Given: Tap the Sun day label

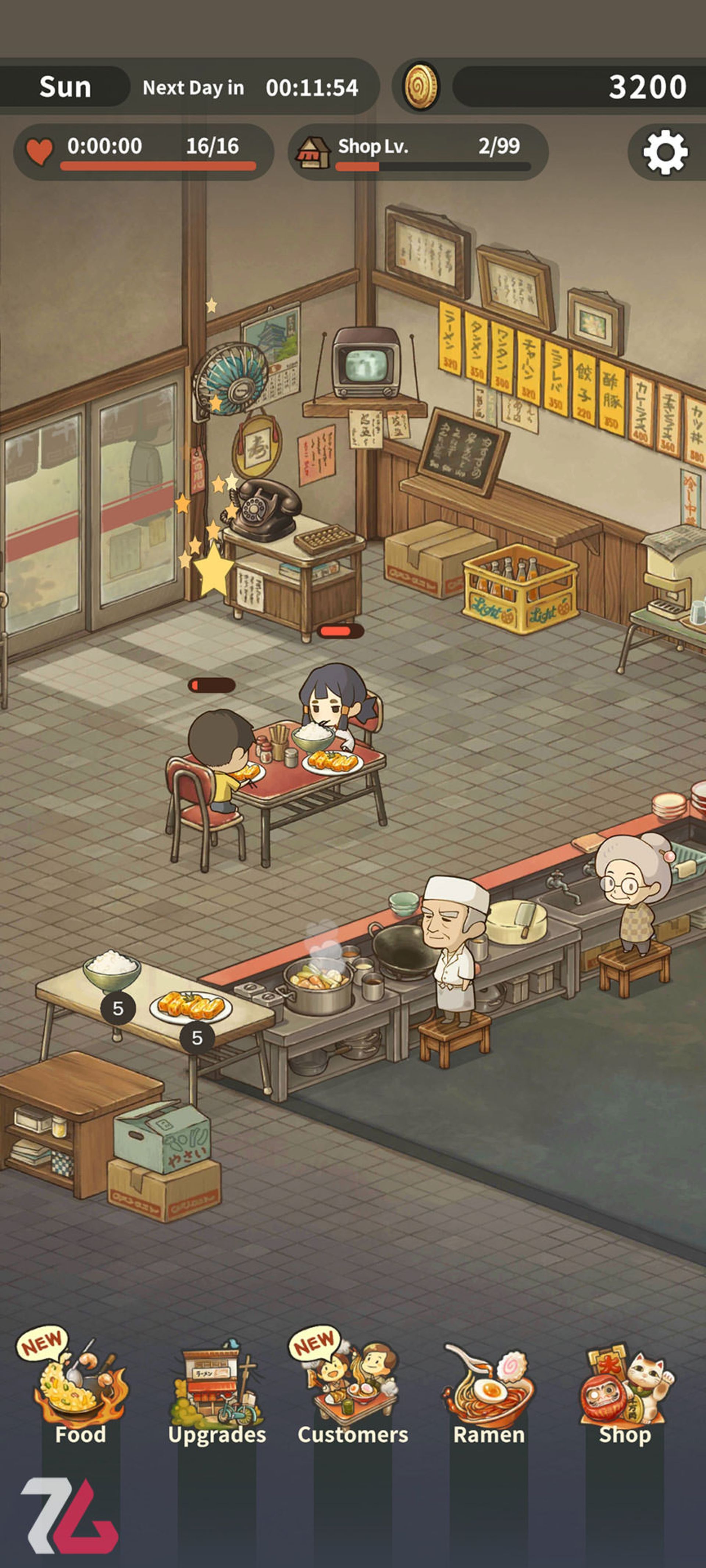Looking at the screenshot, I should [65, 86].
